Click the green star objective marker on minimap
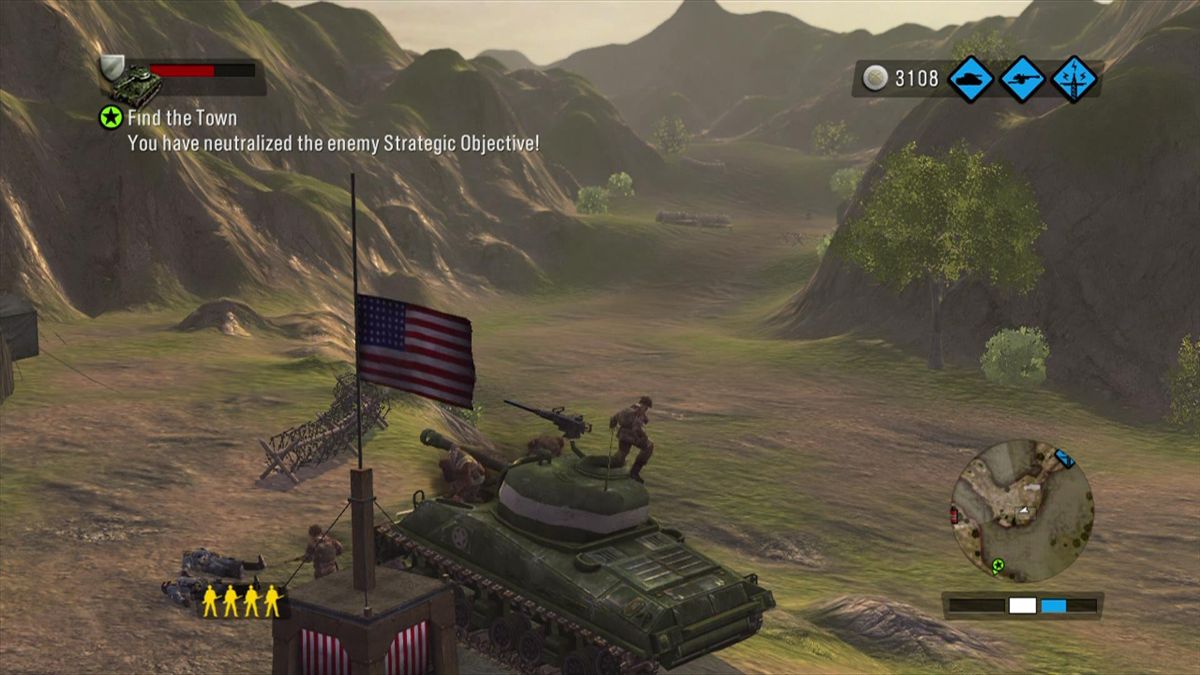This screenshot has height=675, width=1200. click(997, 566)
